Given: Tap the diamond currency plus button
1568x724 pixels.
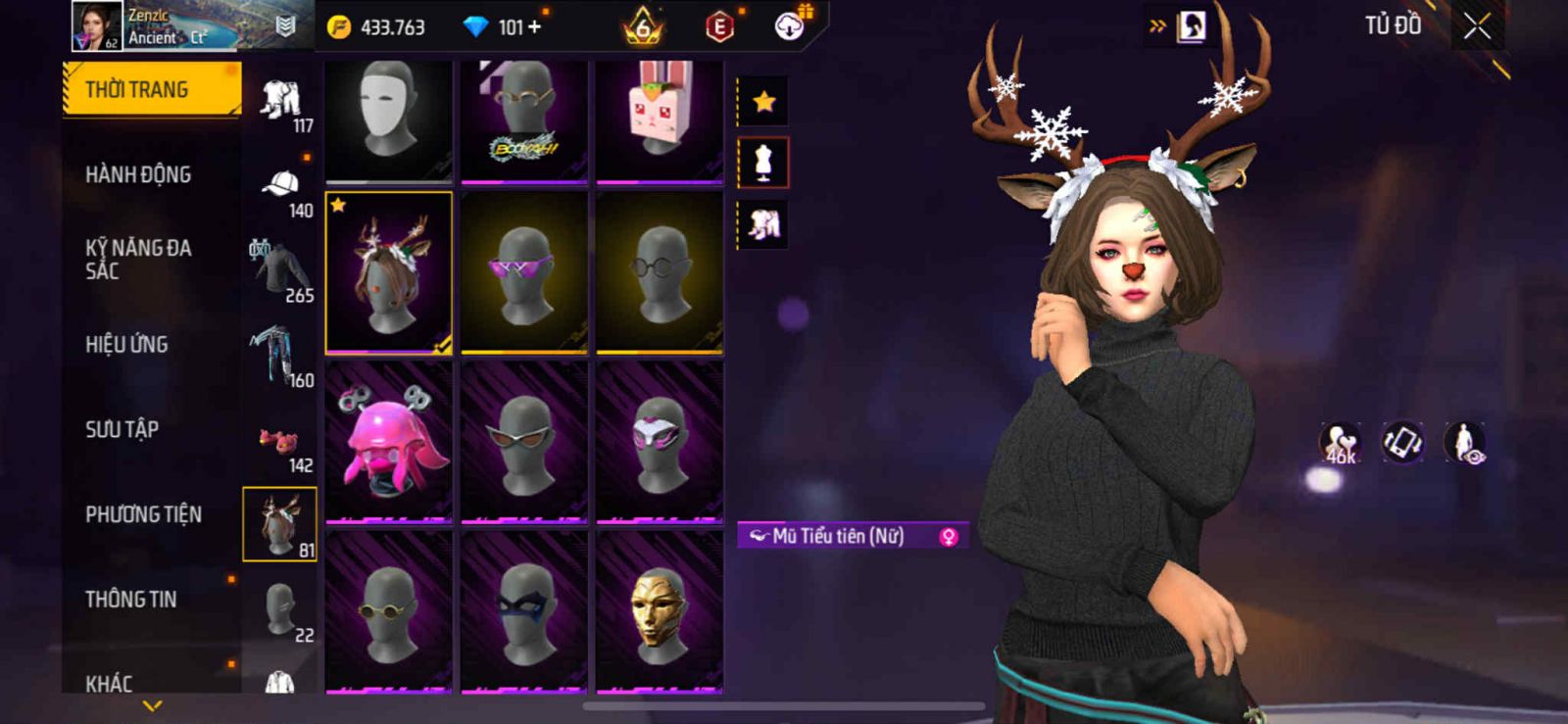Looking at the screenshot, I should point(534,27).
